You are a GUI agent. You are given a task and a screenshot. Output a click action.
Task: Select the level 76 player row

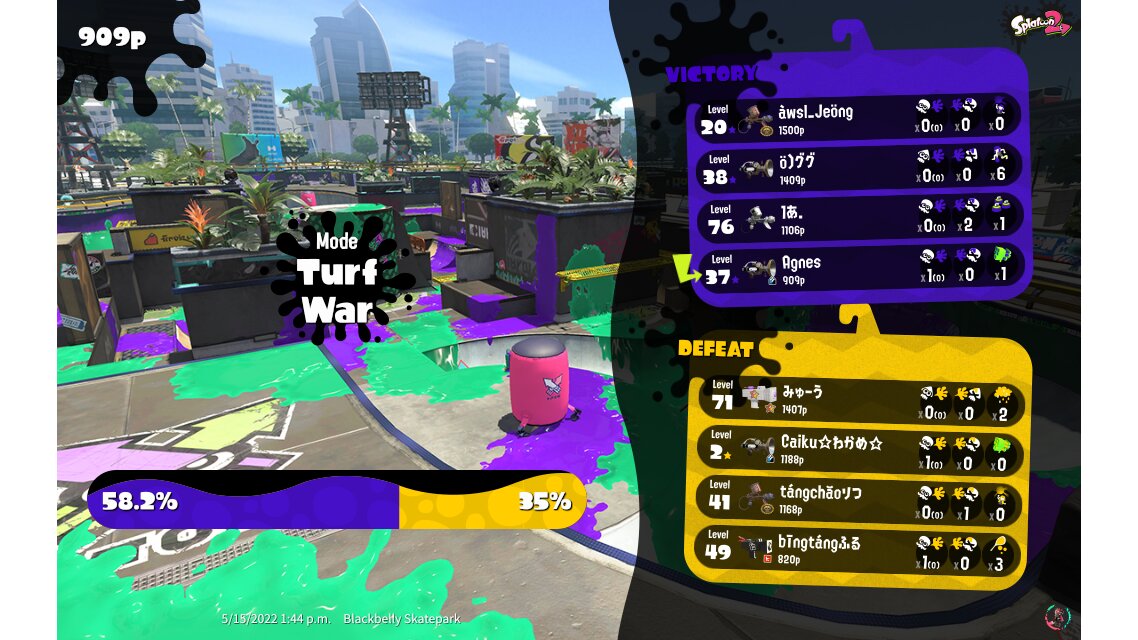click(858, 217)
